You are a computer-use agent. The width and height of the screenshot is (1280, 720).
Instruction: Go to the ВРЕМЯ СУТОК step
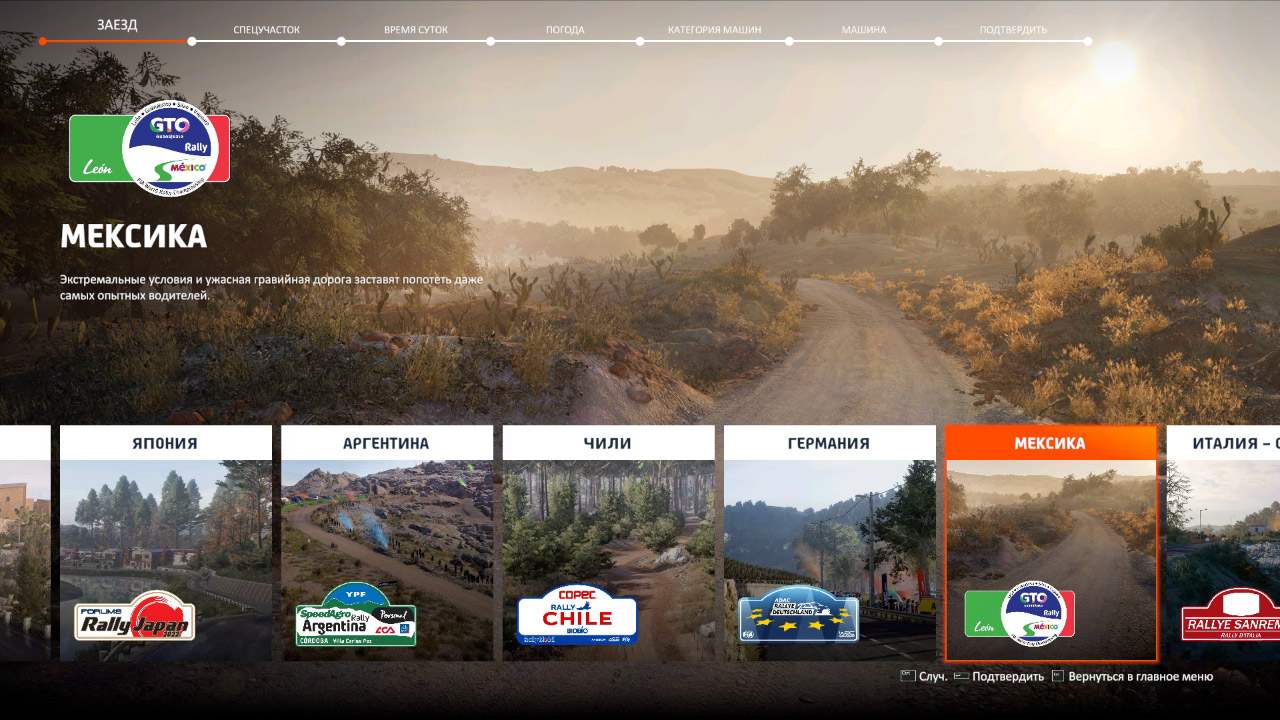[x=415, y=29]
